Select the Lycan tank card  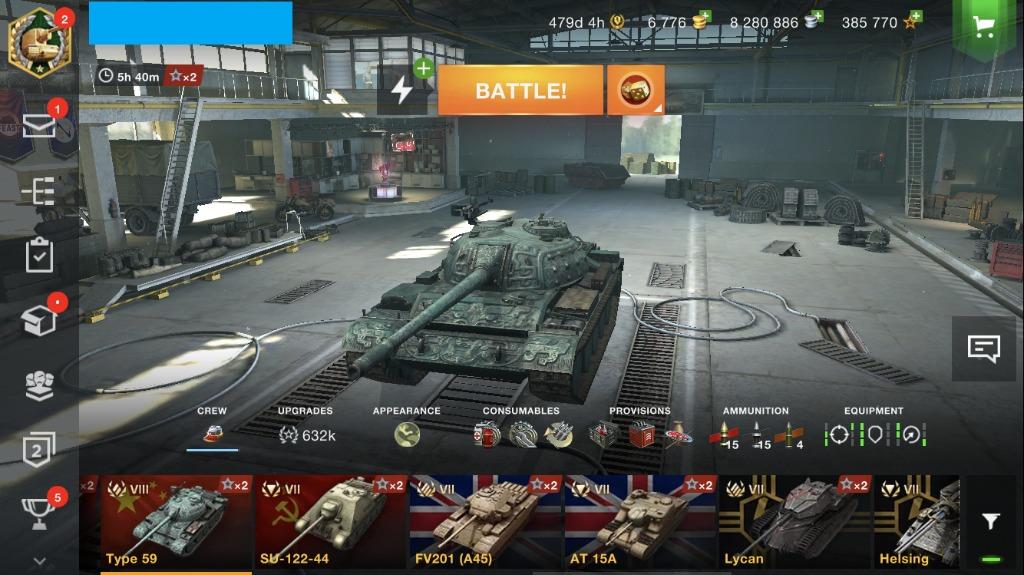click(x=795, y=522)
